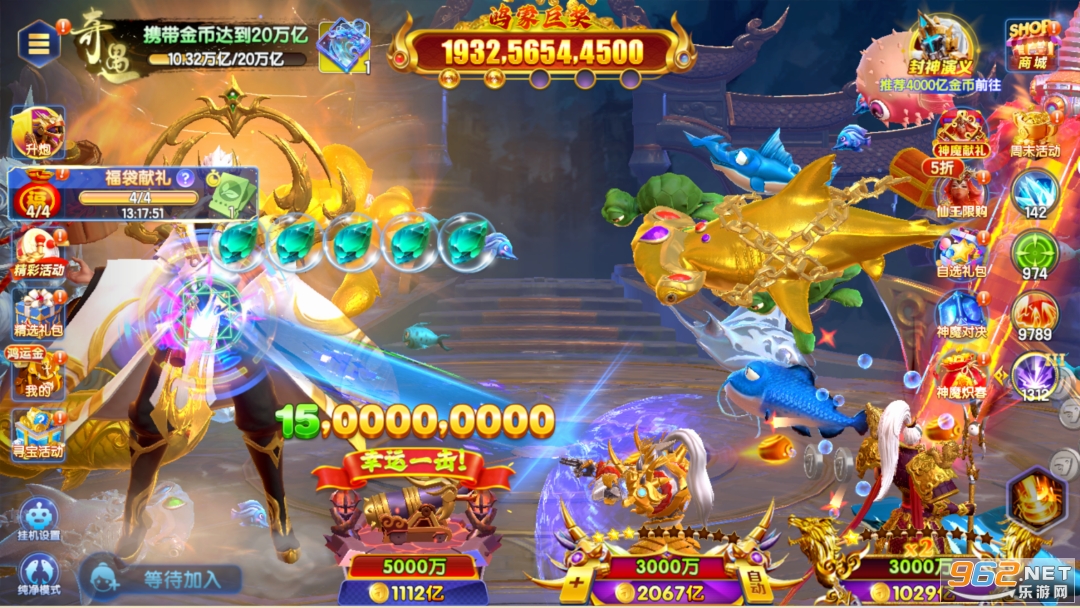This screenshot has height=608, width=1080.
Task: Activate the fire skill showing 9789
Action: (1034, 314)
